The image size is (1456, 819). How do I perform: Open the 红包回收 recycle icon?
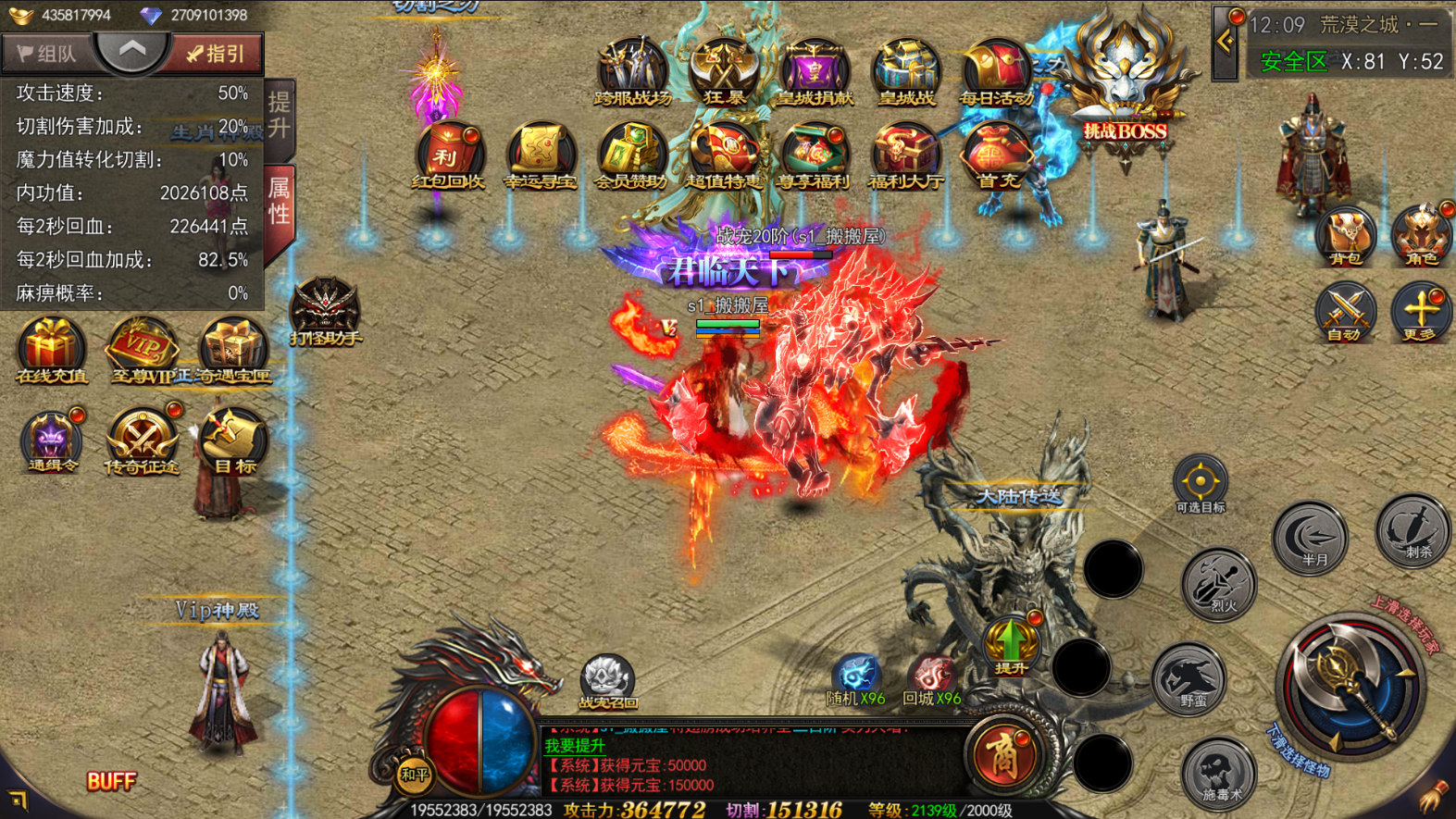tap(449, 155)
